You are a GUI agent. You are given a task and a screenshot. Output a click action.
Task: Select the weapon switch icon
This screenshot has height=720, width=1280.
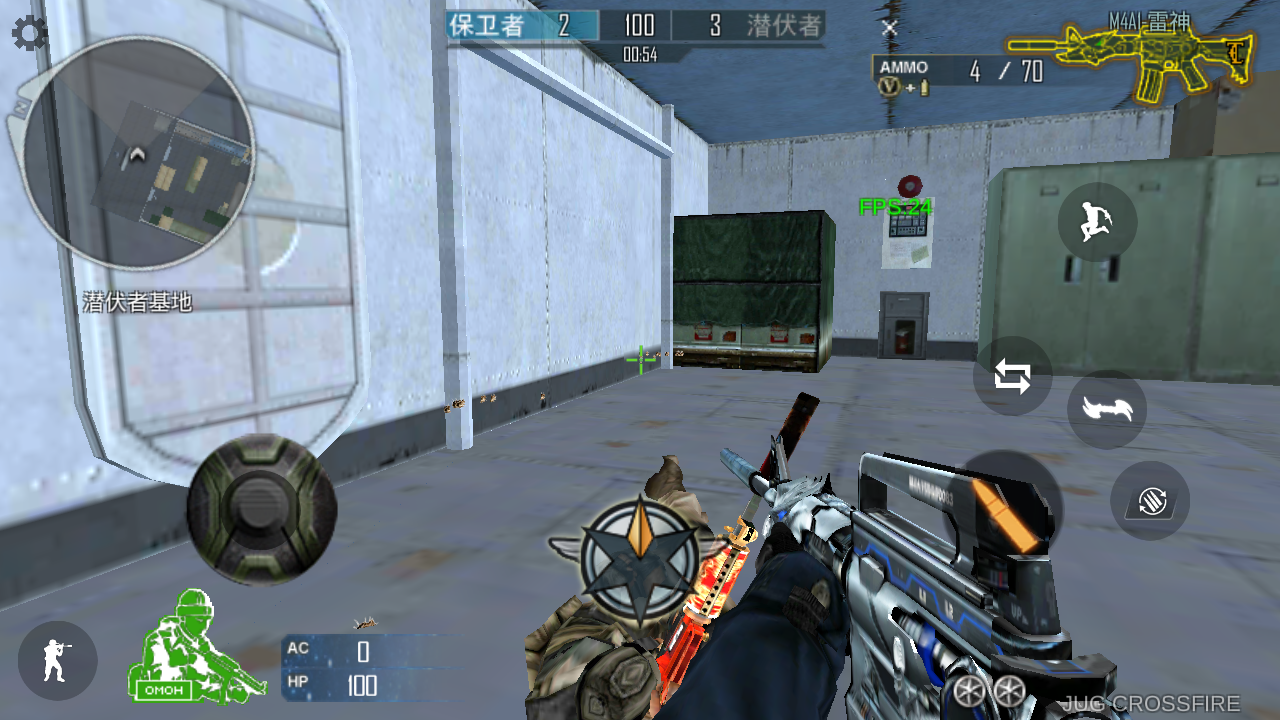click(1013, 376)
